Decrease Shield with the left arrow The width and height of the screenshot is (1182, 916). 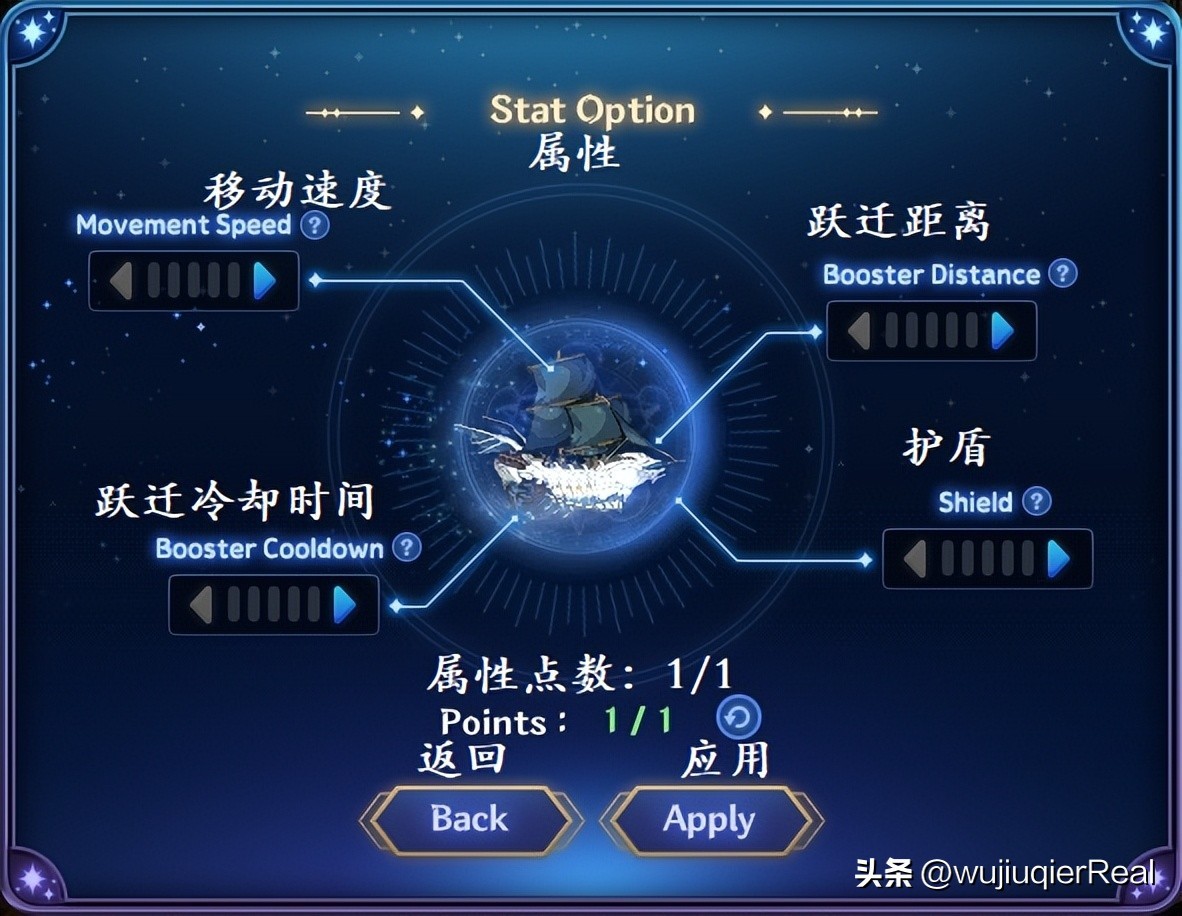[x=914, y=559]
